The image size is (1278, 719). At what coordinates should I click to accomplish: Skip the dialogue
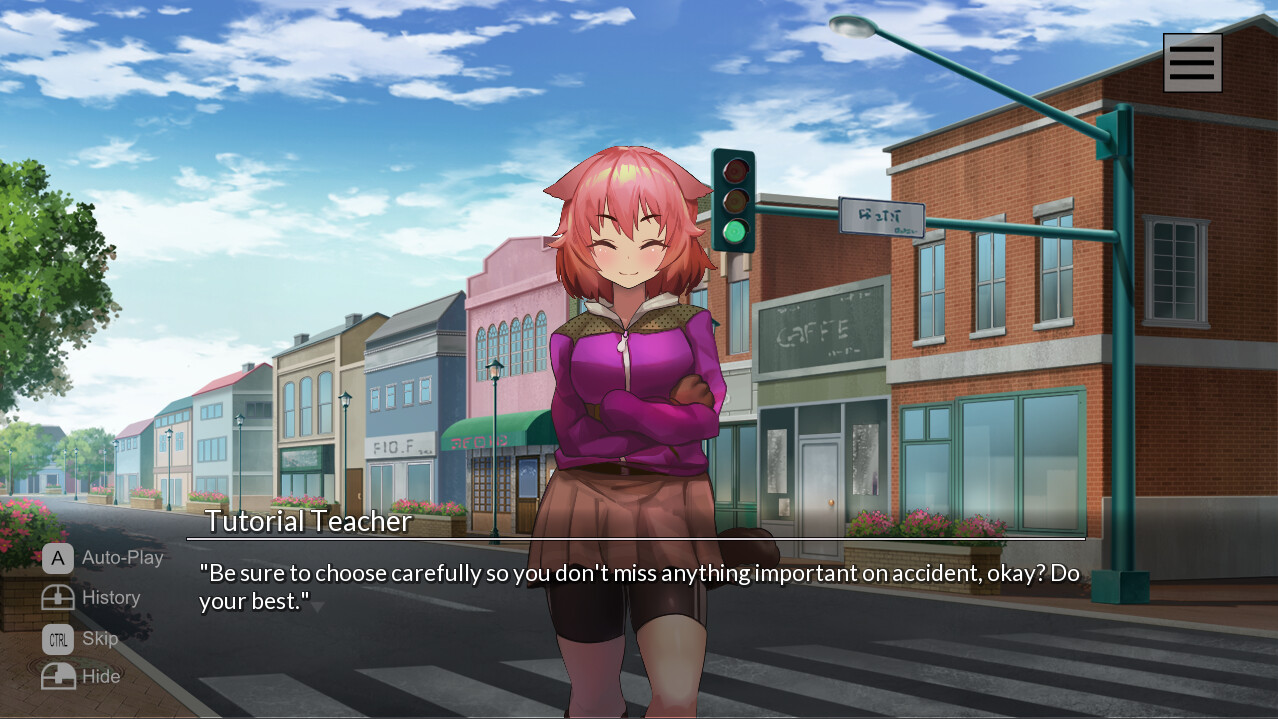tap(81, 638)
